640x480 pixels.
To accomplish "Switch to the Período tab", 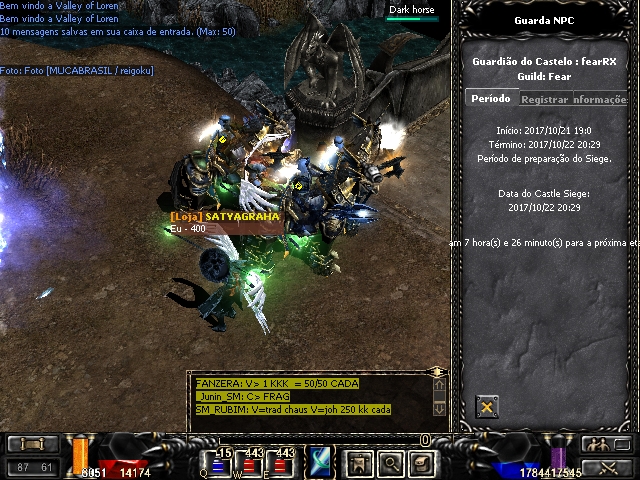I will [x=490, y=99].
